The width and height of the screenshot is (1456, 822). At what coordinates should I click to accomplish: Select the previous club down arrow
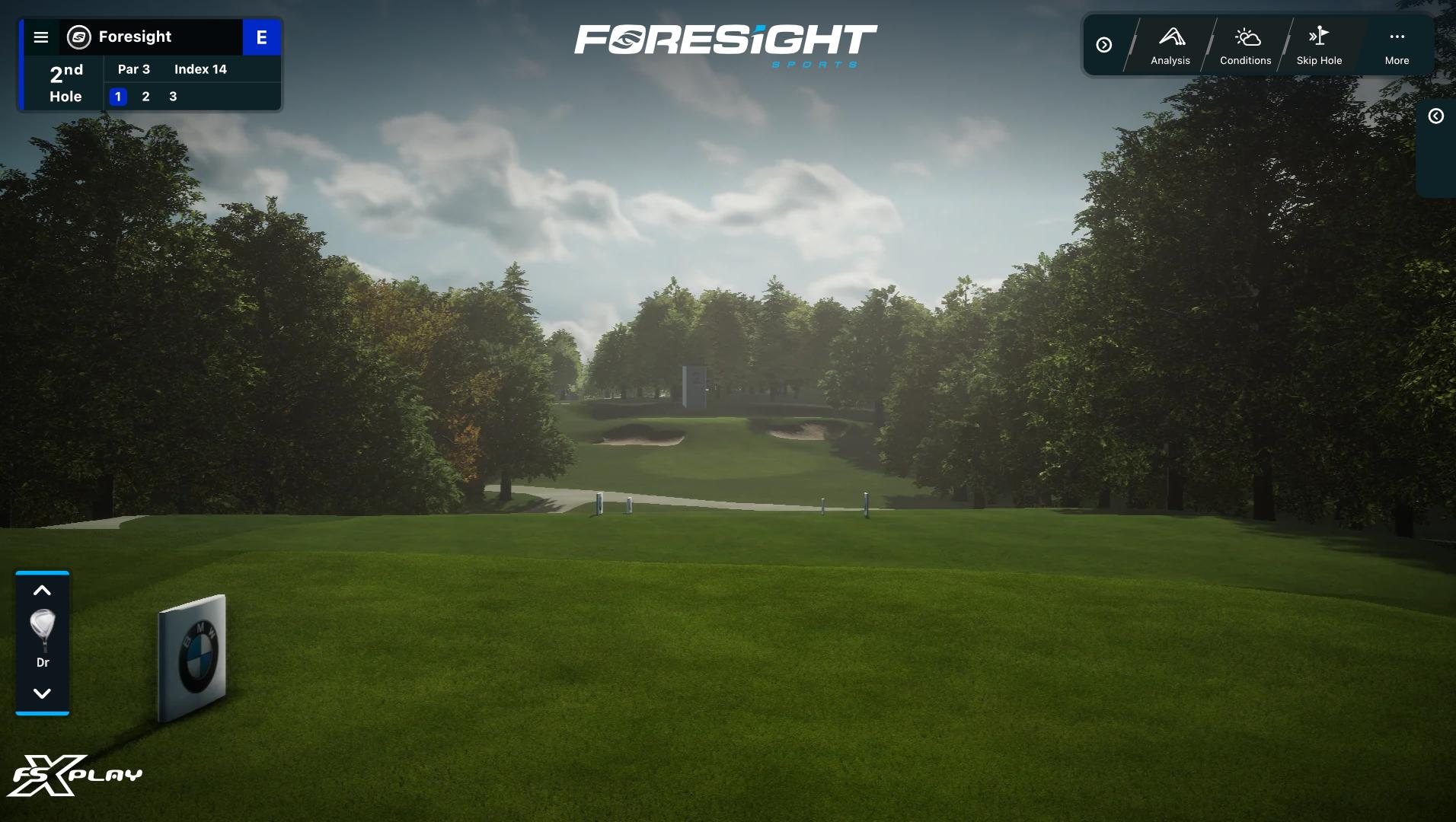click(43, 693)
